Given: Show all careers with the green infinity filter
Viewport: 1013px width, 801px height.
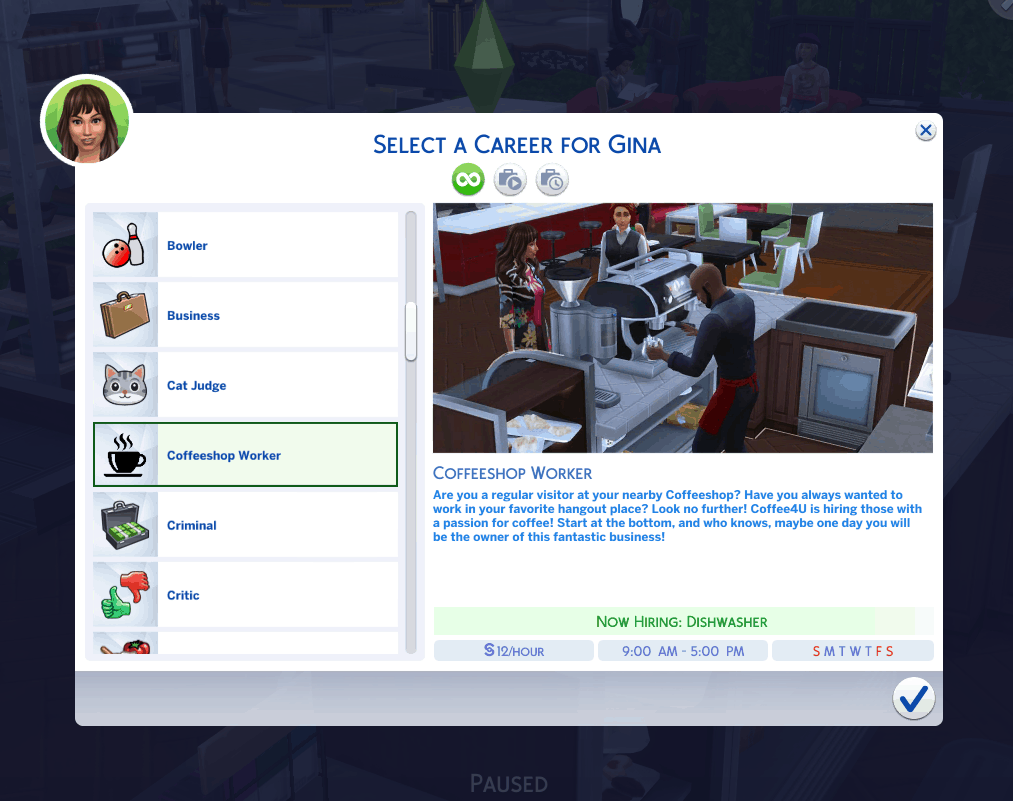Looking at the screenshot, I should pyautogui.click(x=468, y=180).
